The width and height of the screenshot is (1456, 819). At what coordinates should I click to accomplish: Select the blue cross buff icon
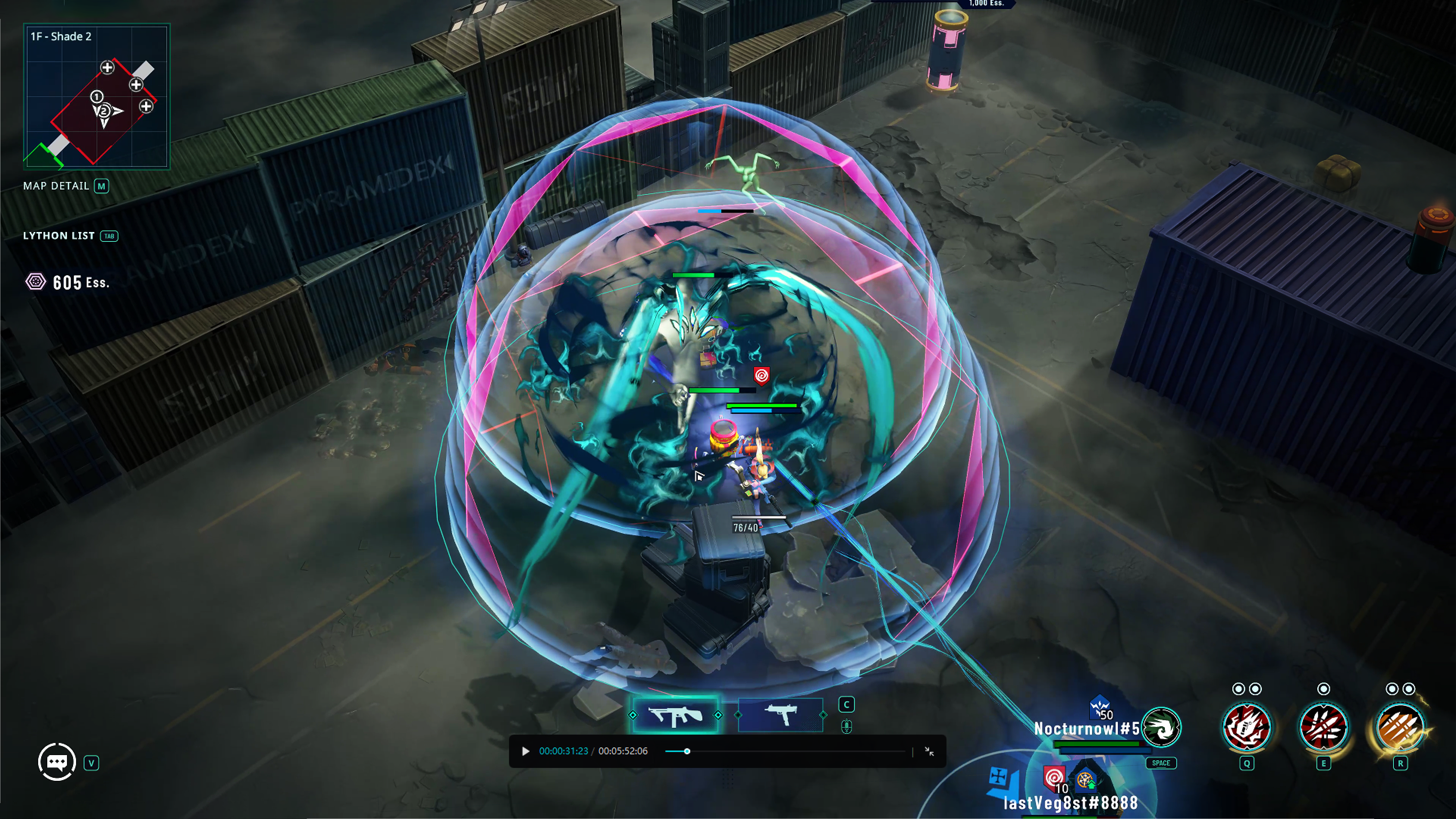999,777
